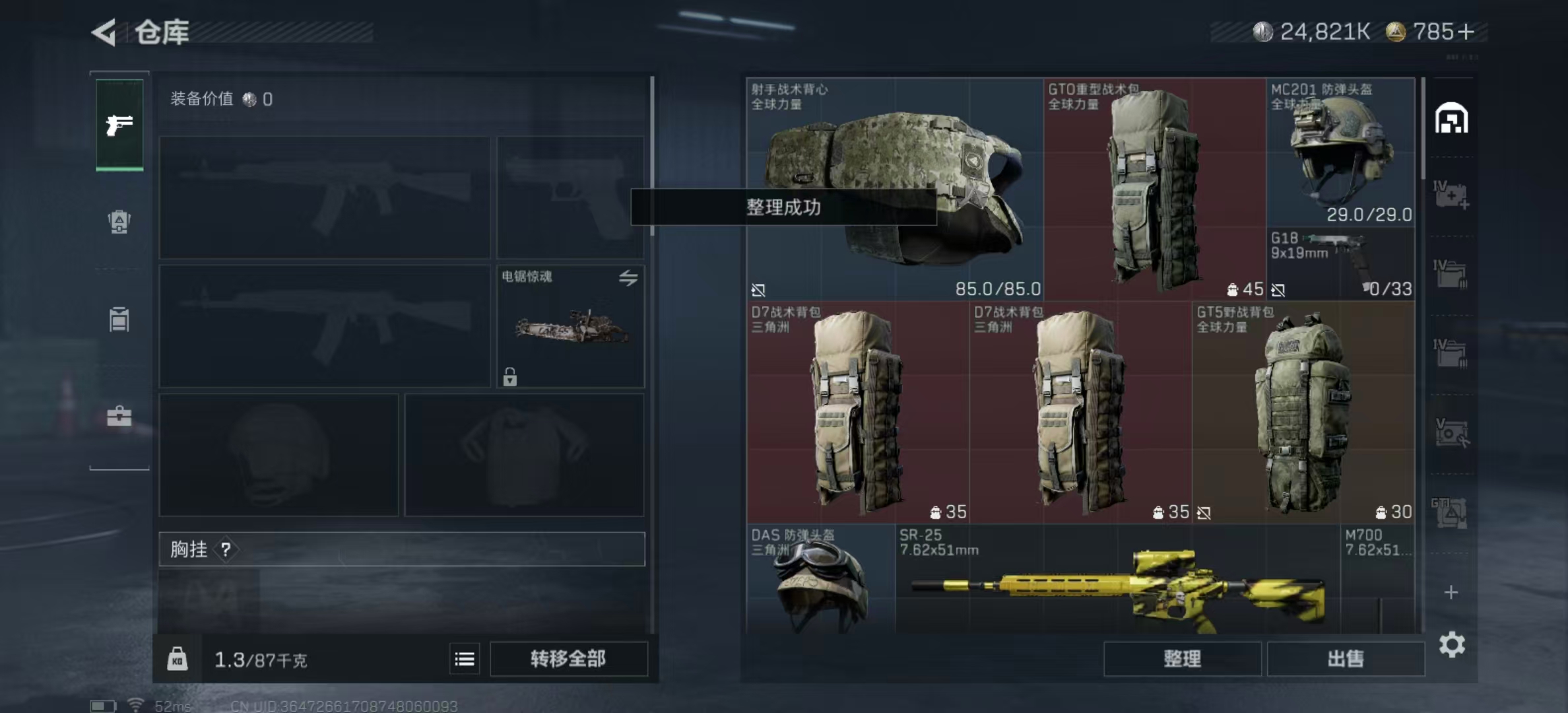Viewport: 1568px width, 713px height.
Task: Pick the GTO重型战术包 backpack
Action: click(1154, 189)
